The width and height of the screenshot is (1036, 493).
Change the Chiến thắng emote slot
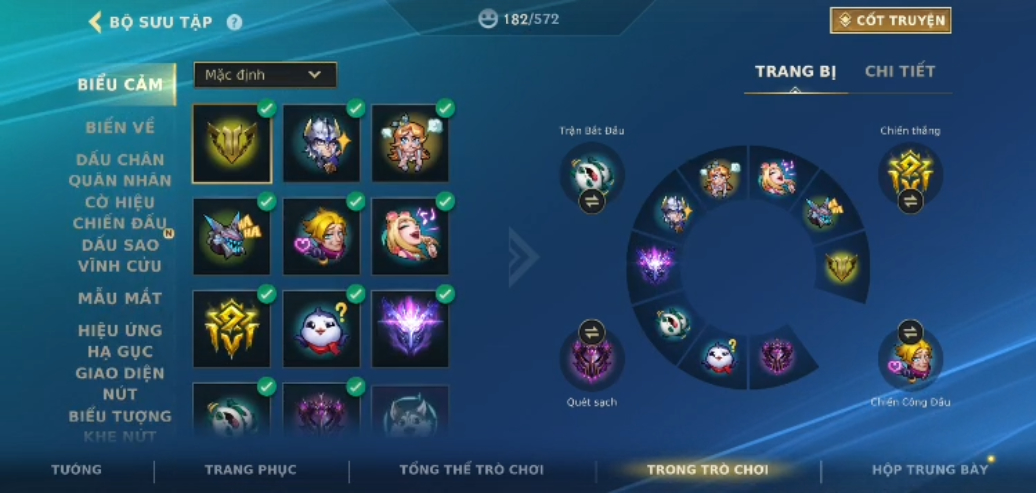(x=910, y=201)
